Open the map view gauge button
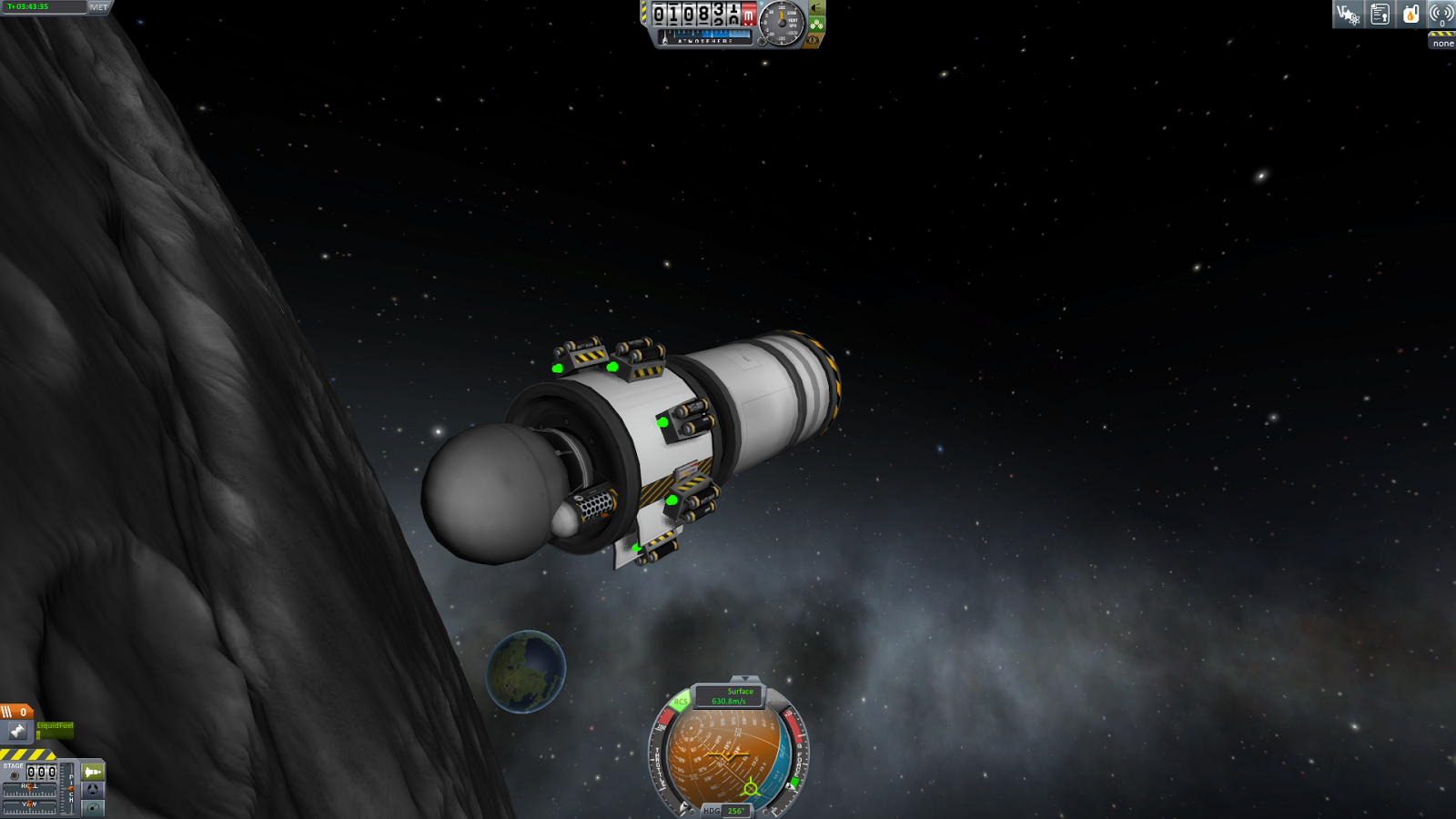Image resolution: width=1456 pixels, height=819 pixels. [93, 807]
